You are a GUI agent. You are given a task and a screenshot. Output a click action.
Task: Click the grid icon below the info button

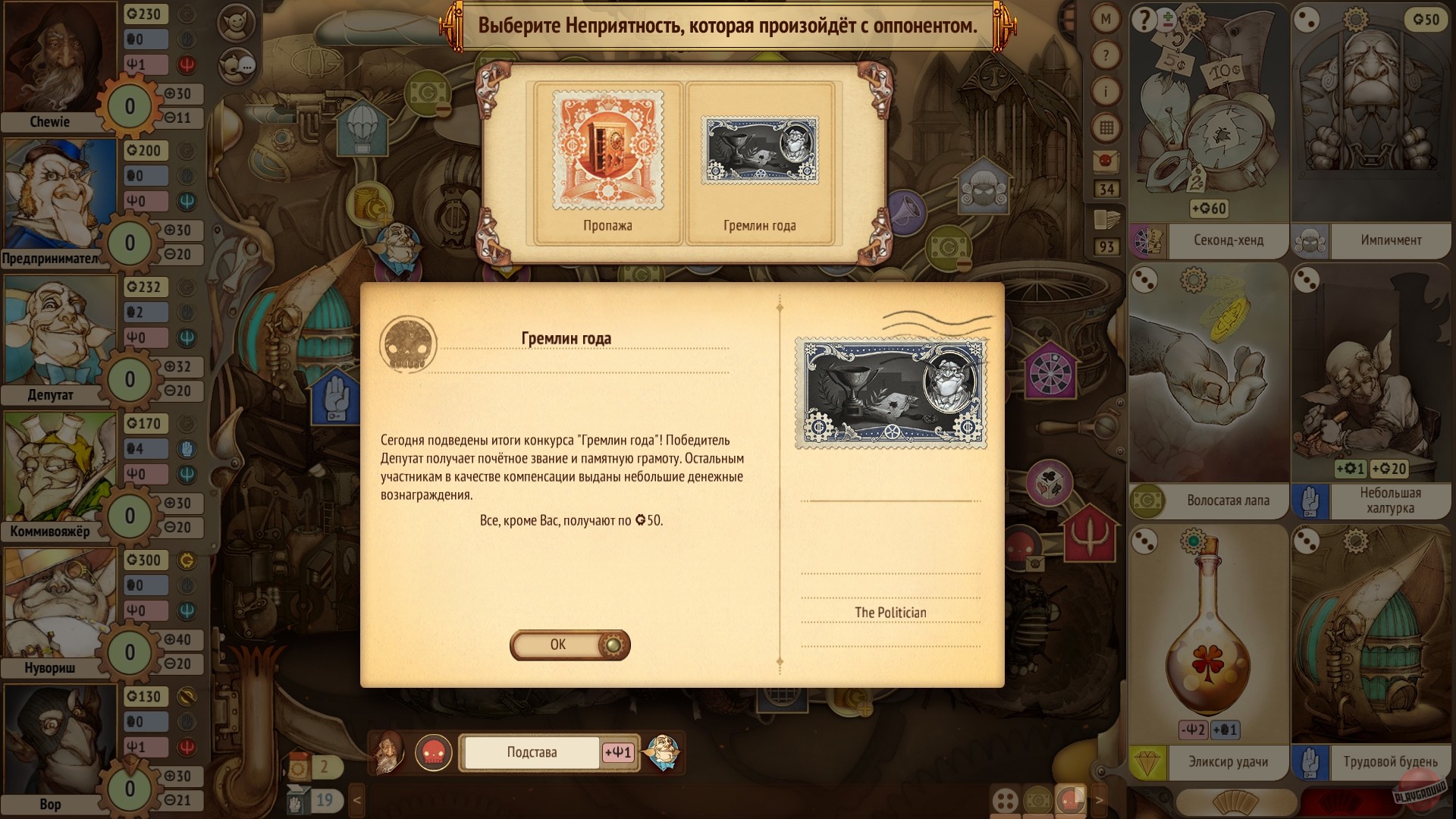click(1107, 124)
